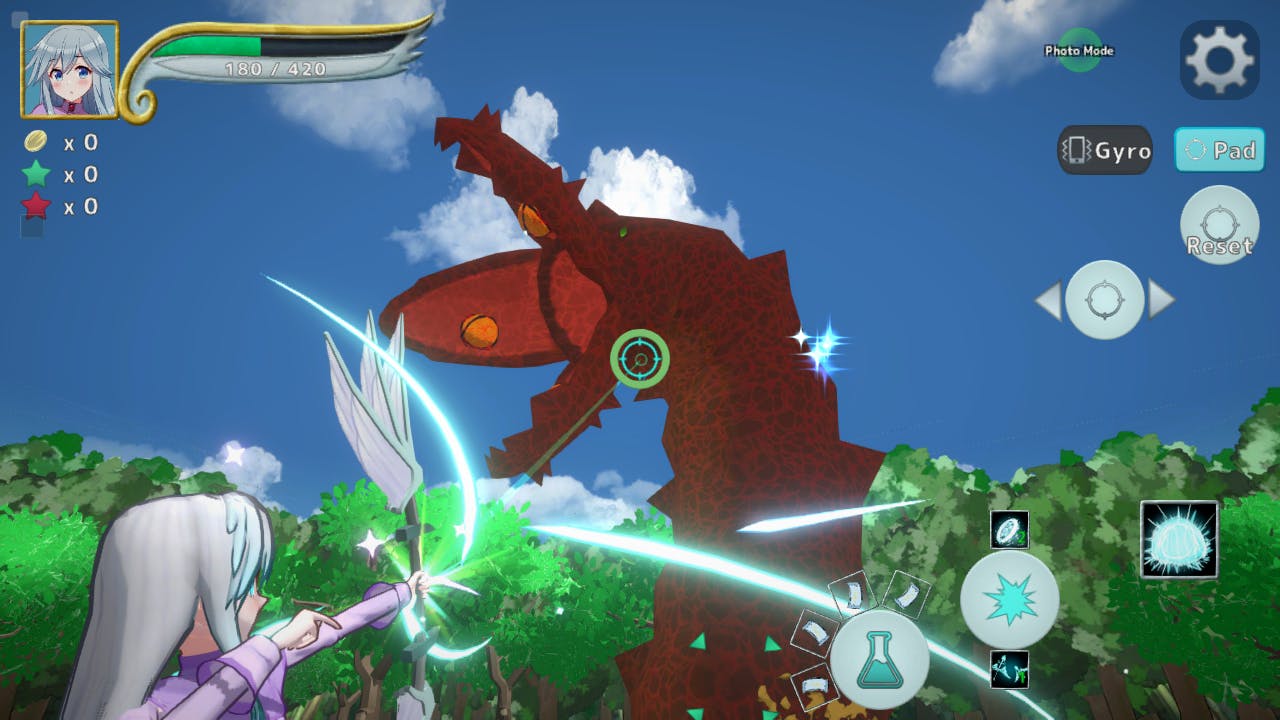Viewport: 1280px width, 720px height.
Task: Fire with the starburst attack button
Action: (1009, 599)
